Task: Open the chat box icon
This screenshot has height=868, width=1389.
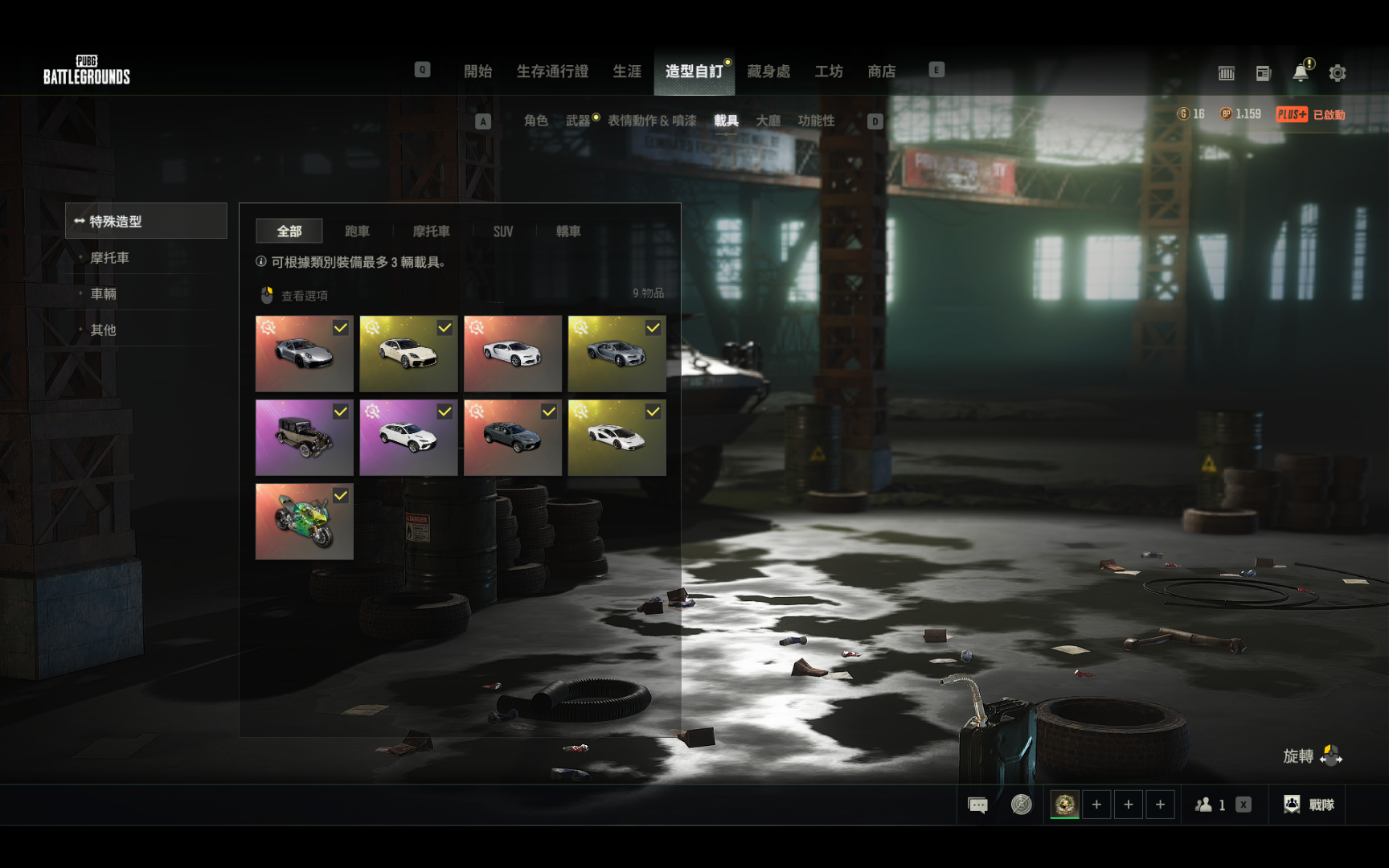Action: (x=977, y=805)
